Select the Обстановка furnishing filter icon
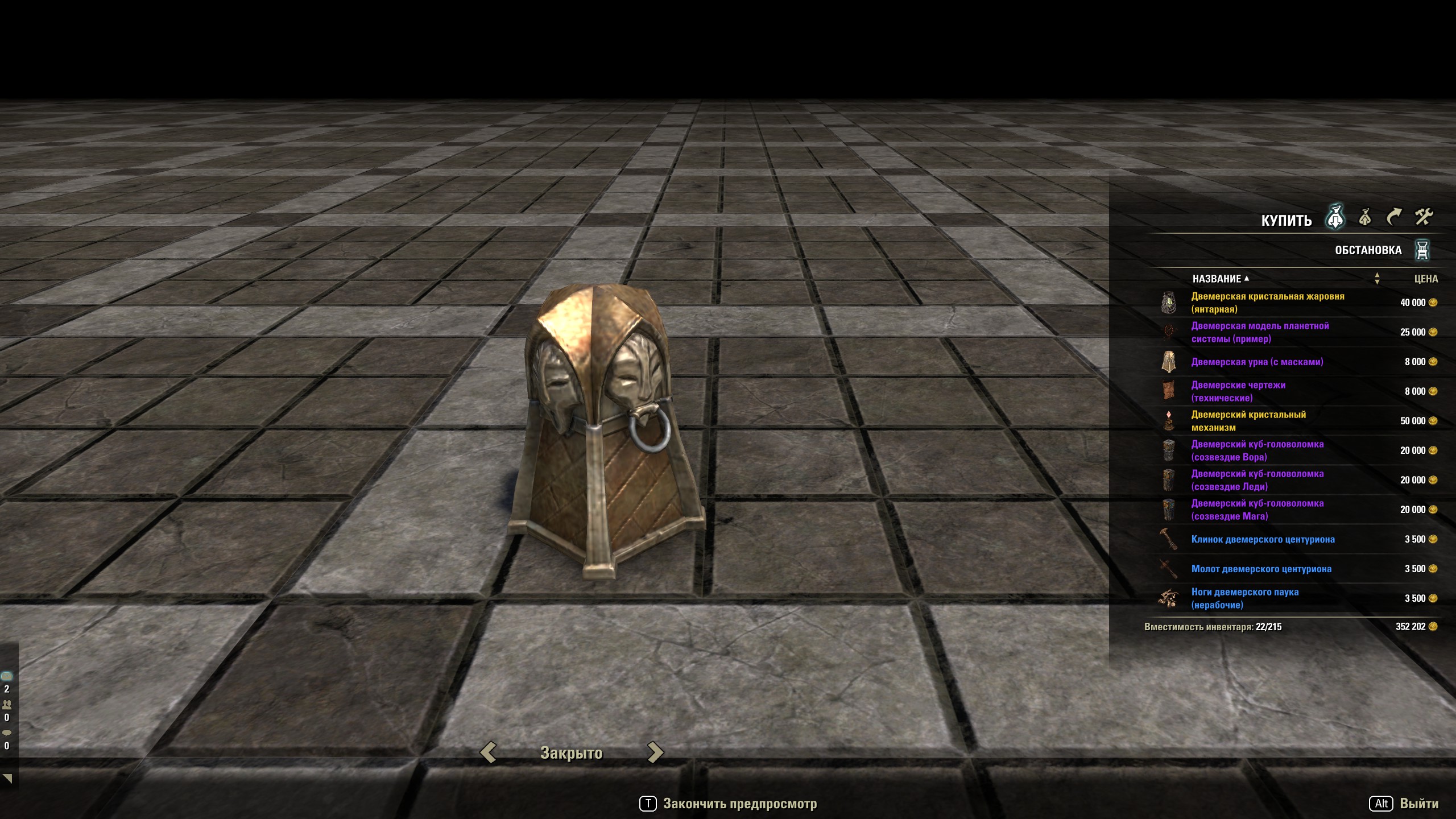Viewport: 1456px width, 819px height. (x=1422, y=250)
